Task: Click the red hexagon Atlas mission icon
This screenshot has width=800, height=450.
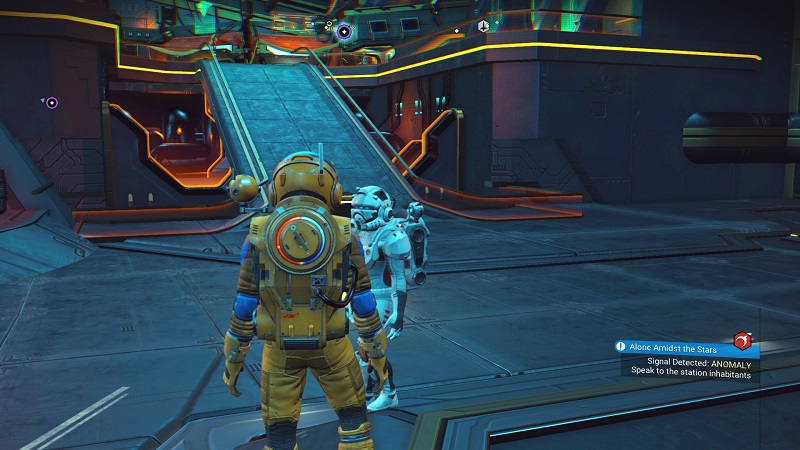Action: point(742,341)
